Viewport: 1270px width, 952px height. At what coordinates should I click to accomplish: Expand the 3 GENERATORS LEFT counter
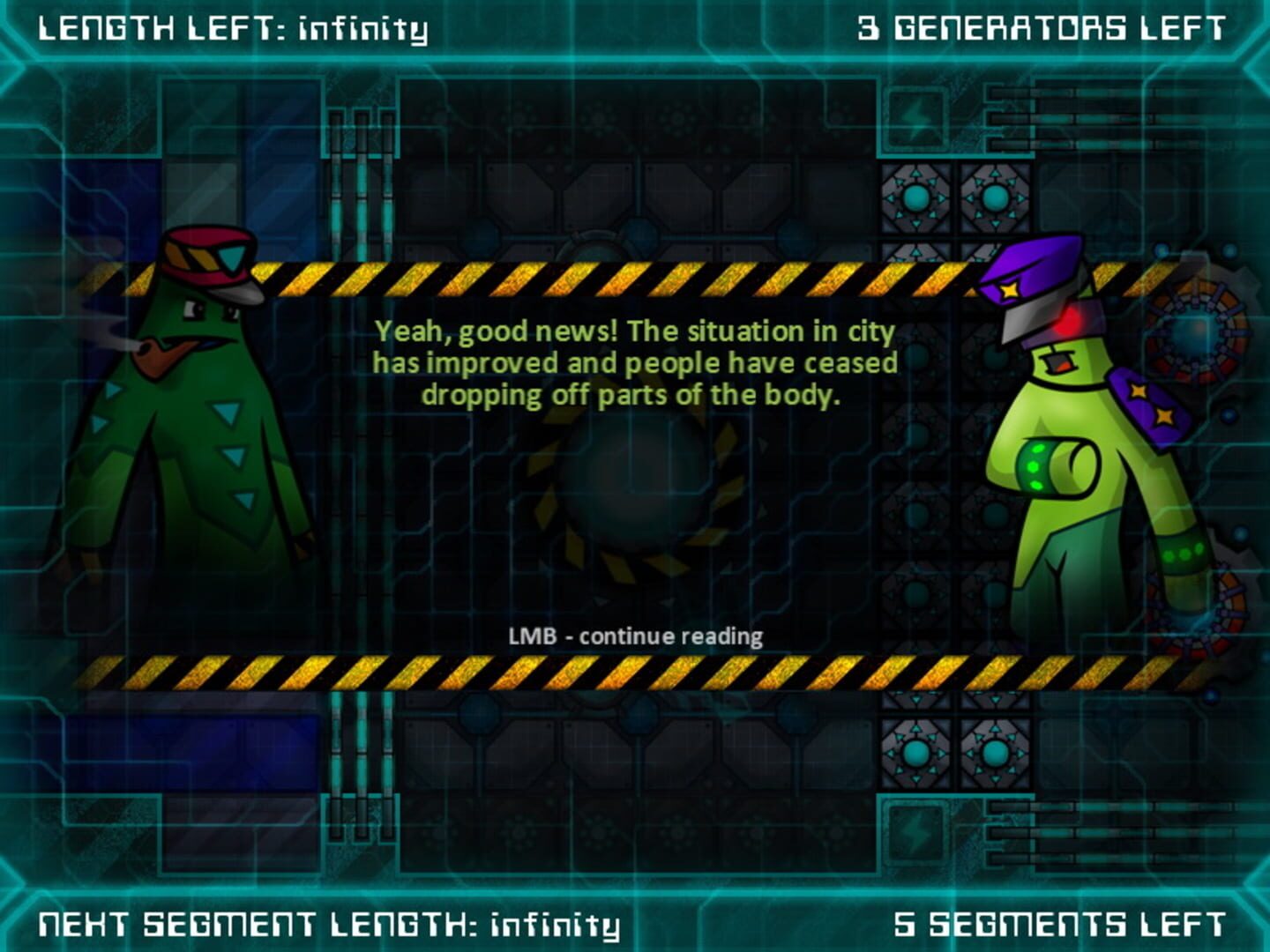tap(1041, 26)
